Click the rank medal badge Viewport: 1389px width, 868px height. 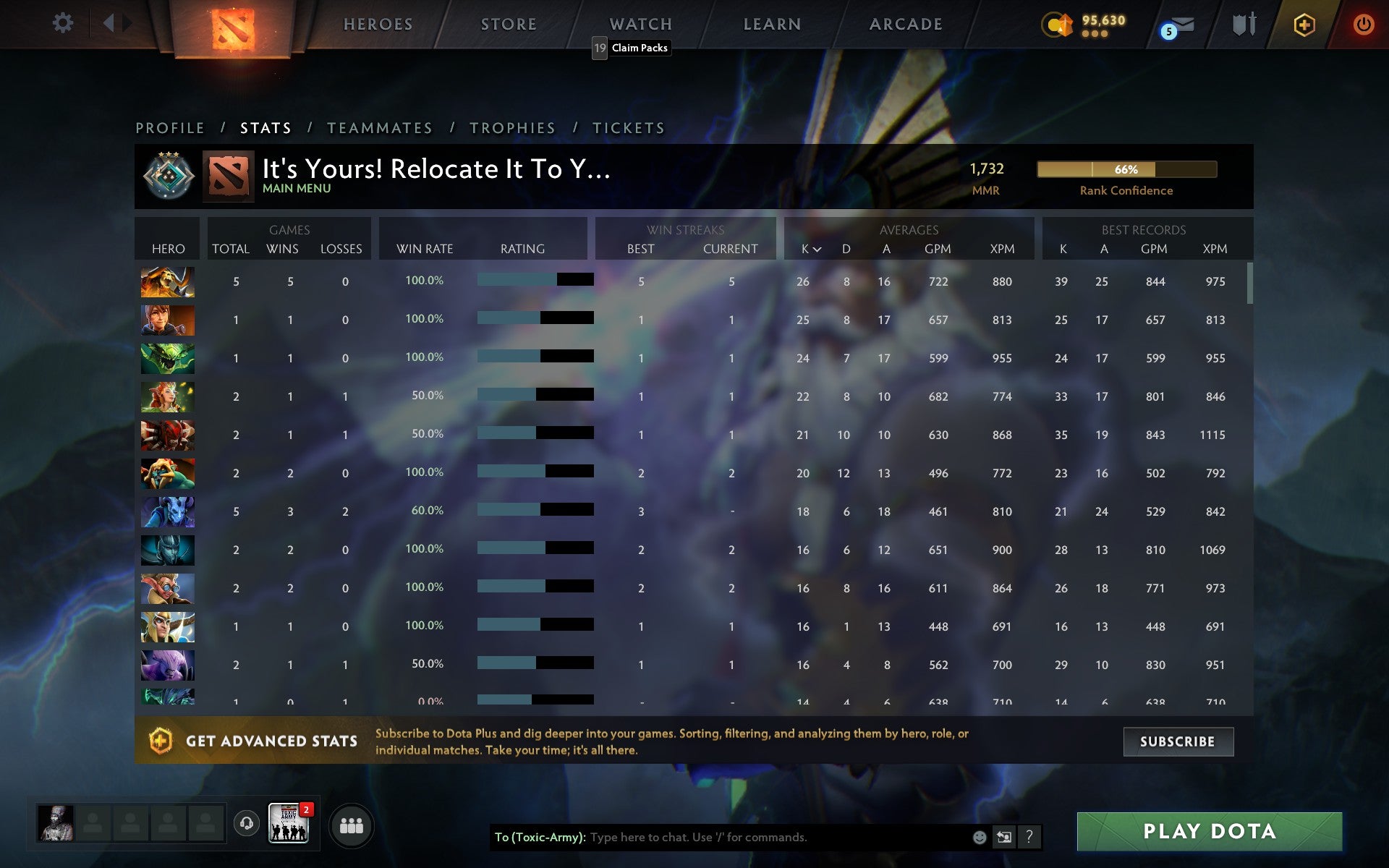click(x=168, y=175)
